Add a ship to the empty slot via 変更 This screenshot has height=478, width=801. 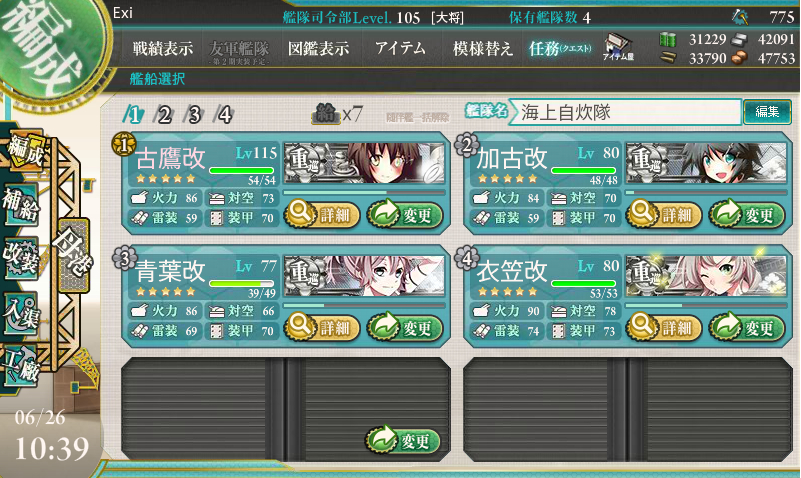404,440
